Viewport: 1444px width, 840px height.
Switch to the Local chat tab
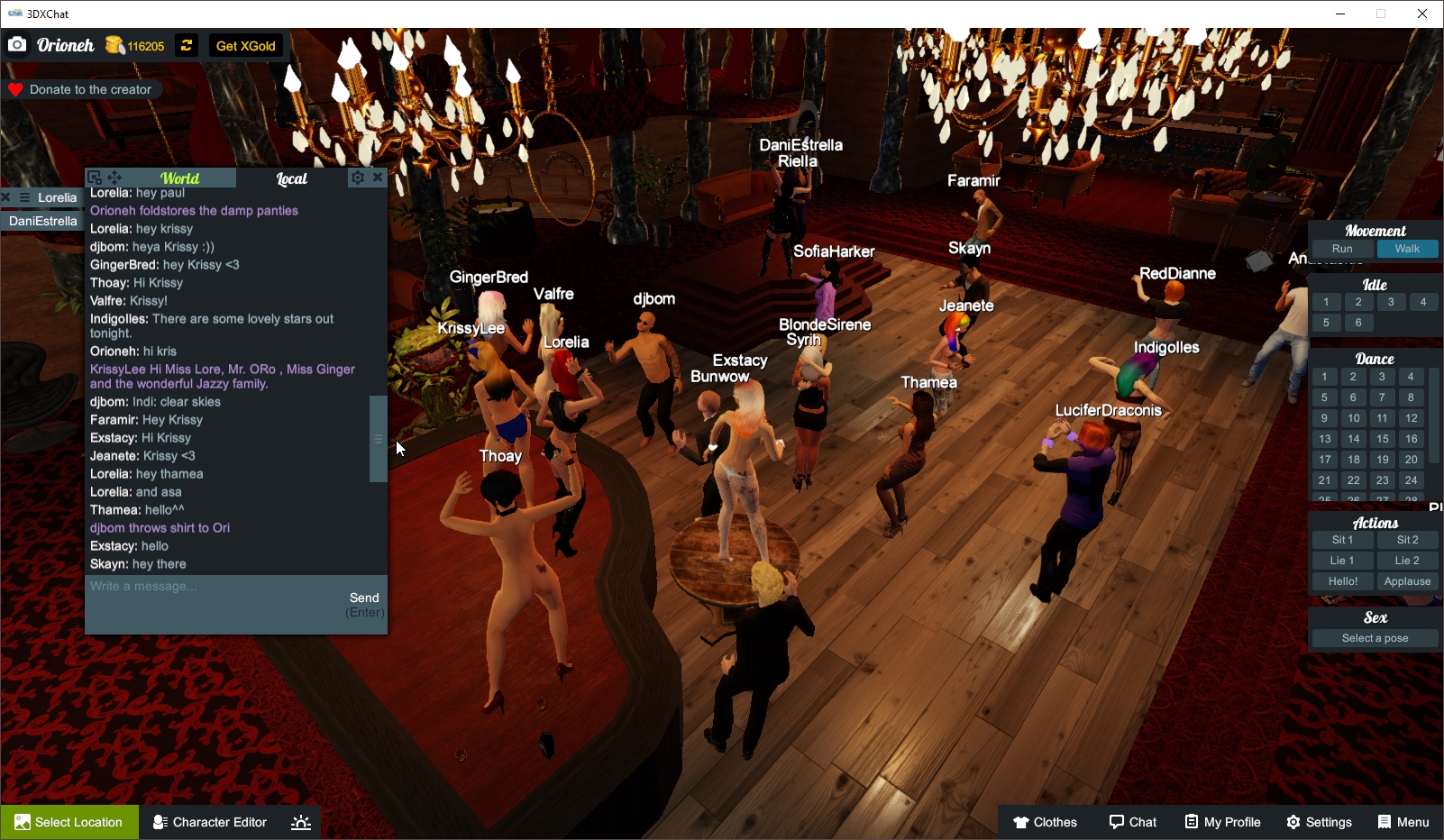pos(291,178)
